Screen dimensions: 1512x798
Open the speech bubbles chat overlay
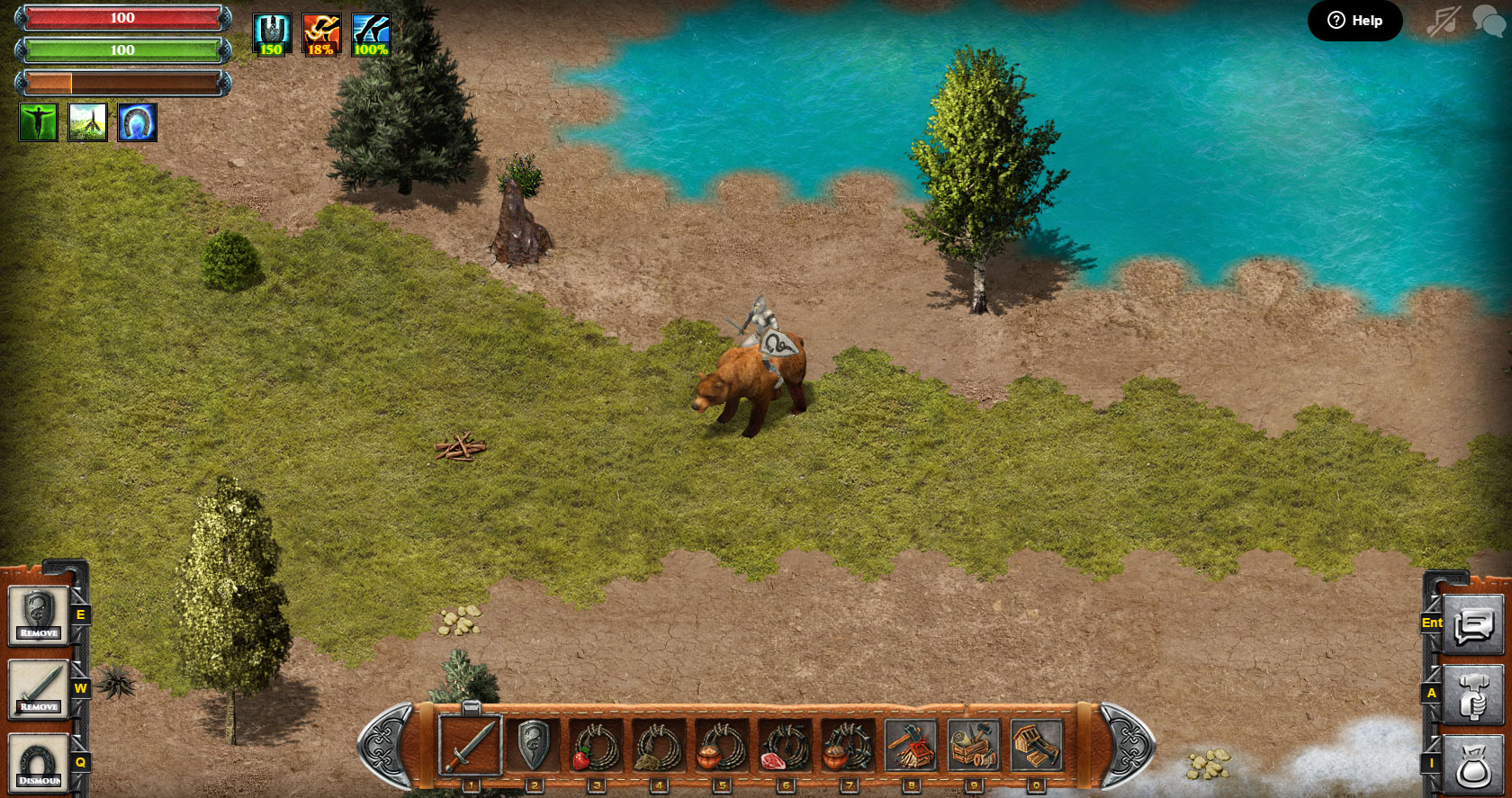coord(1488,20)
